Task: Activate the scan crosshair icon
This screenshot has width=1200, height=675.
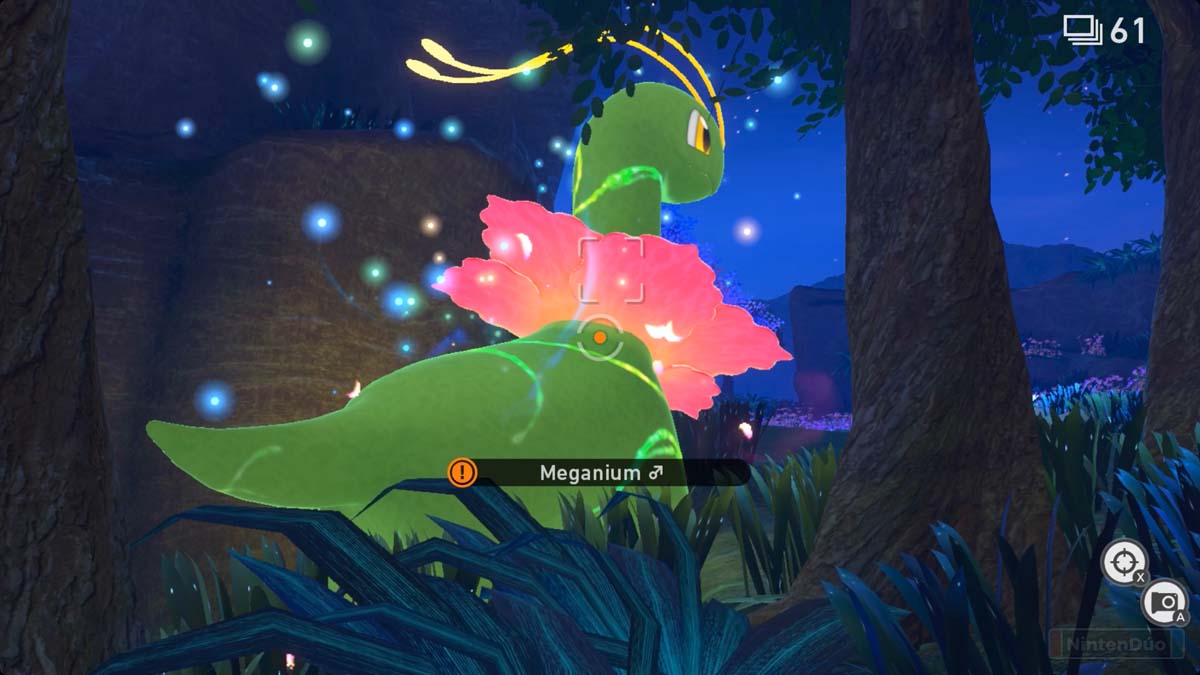Action: [x=1123, y=562]
